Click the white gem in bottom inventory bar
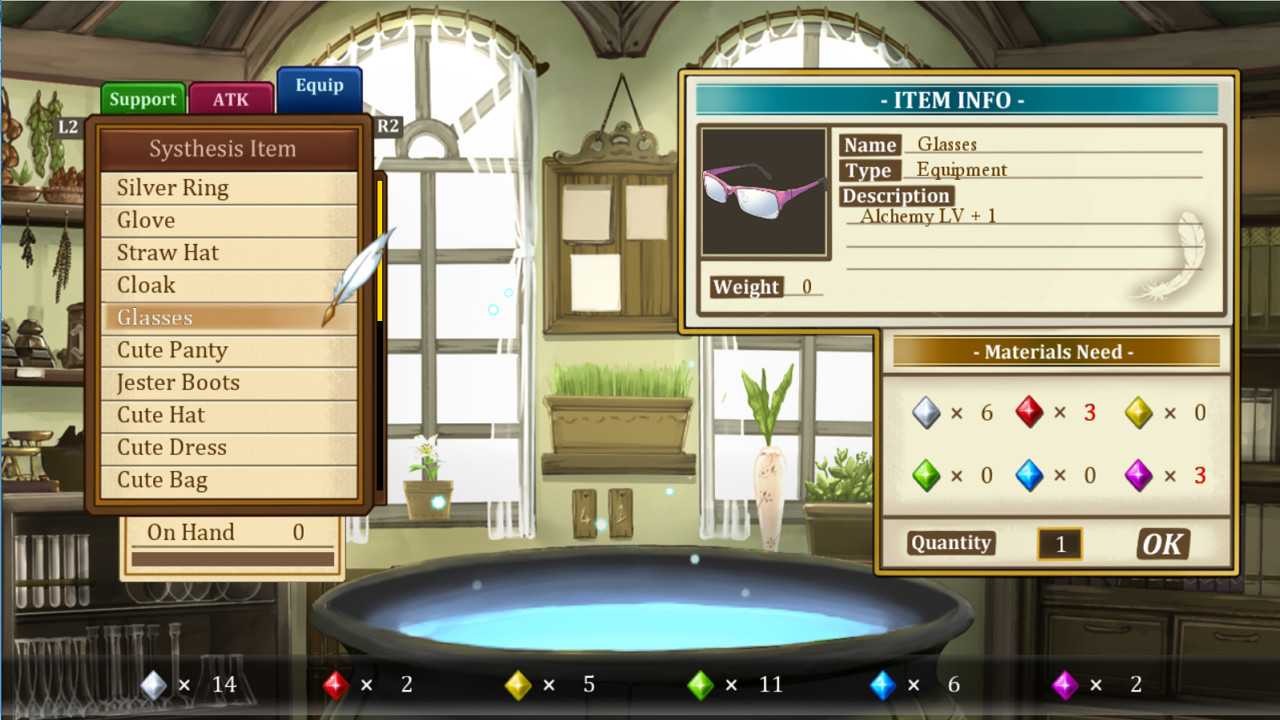Image resolution: width=1280 pixels, height=720 pixels. click(153, 684)
